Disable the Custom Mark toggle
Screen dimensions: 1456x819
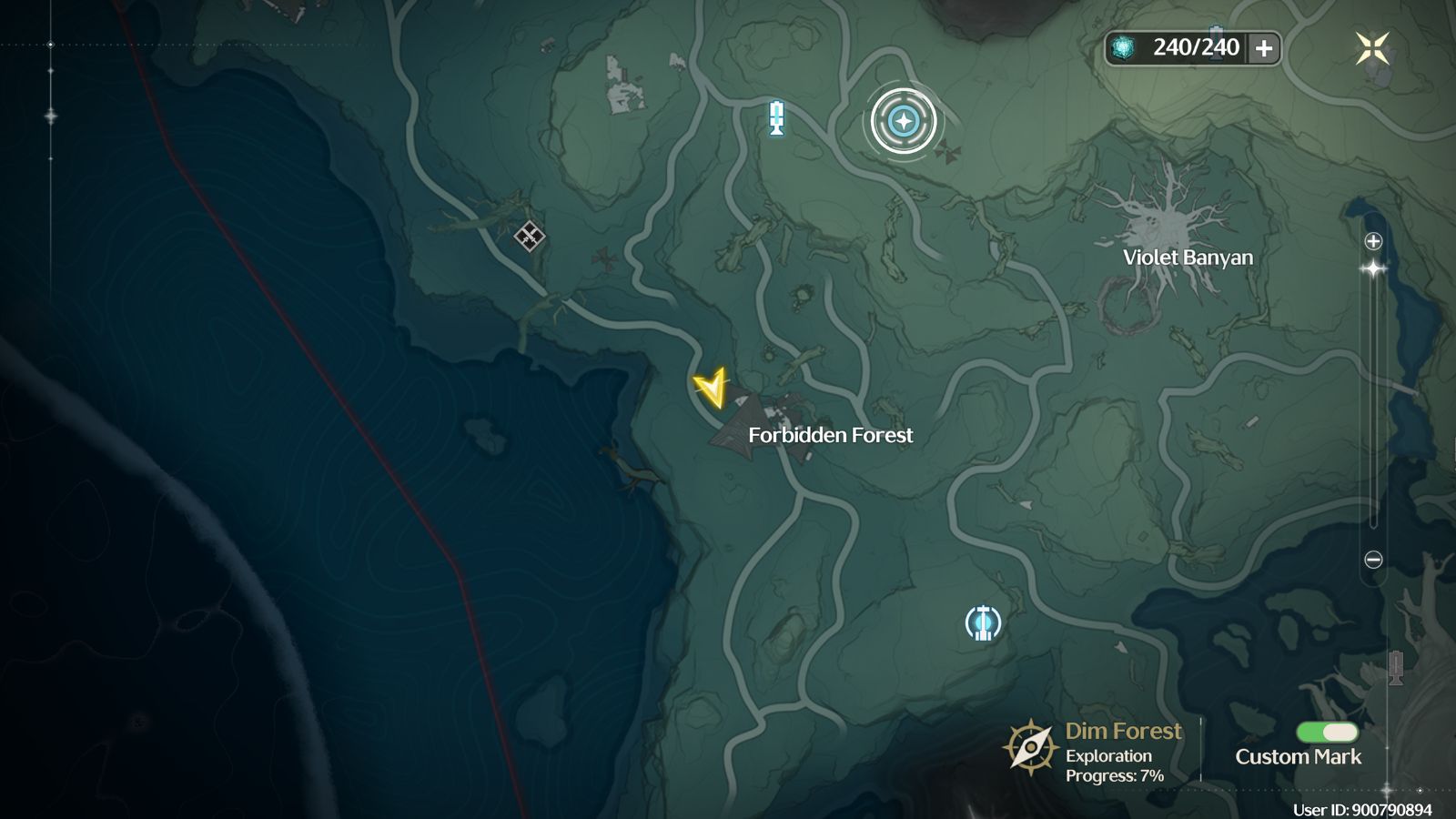click(1327, 732)
